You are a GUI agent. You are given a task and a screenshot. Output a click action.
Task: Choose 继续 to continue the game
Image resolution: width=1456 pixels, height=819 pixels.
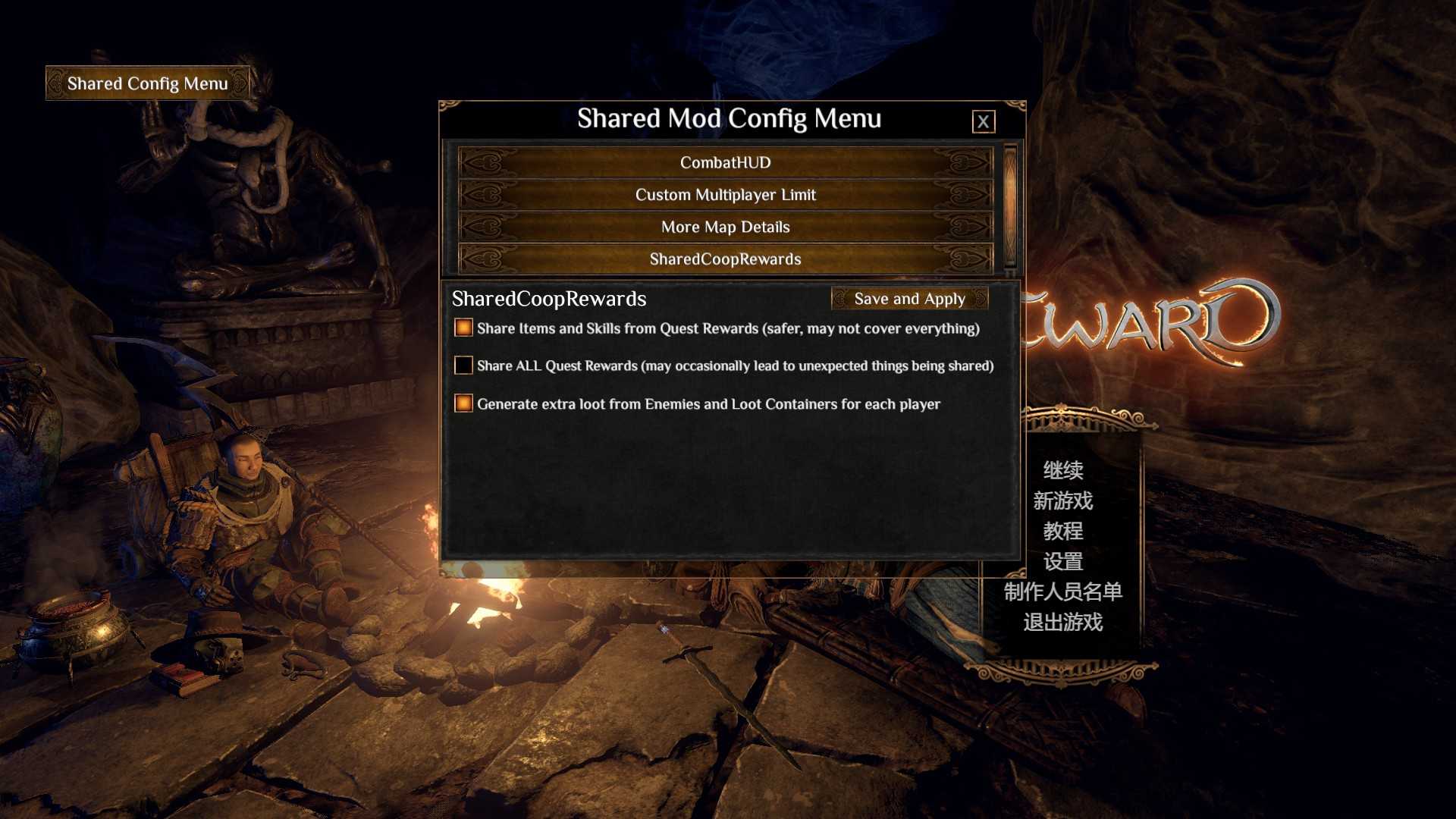[1062, 470]
